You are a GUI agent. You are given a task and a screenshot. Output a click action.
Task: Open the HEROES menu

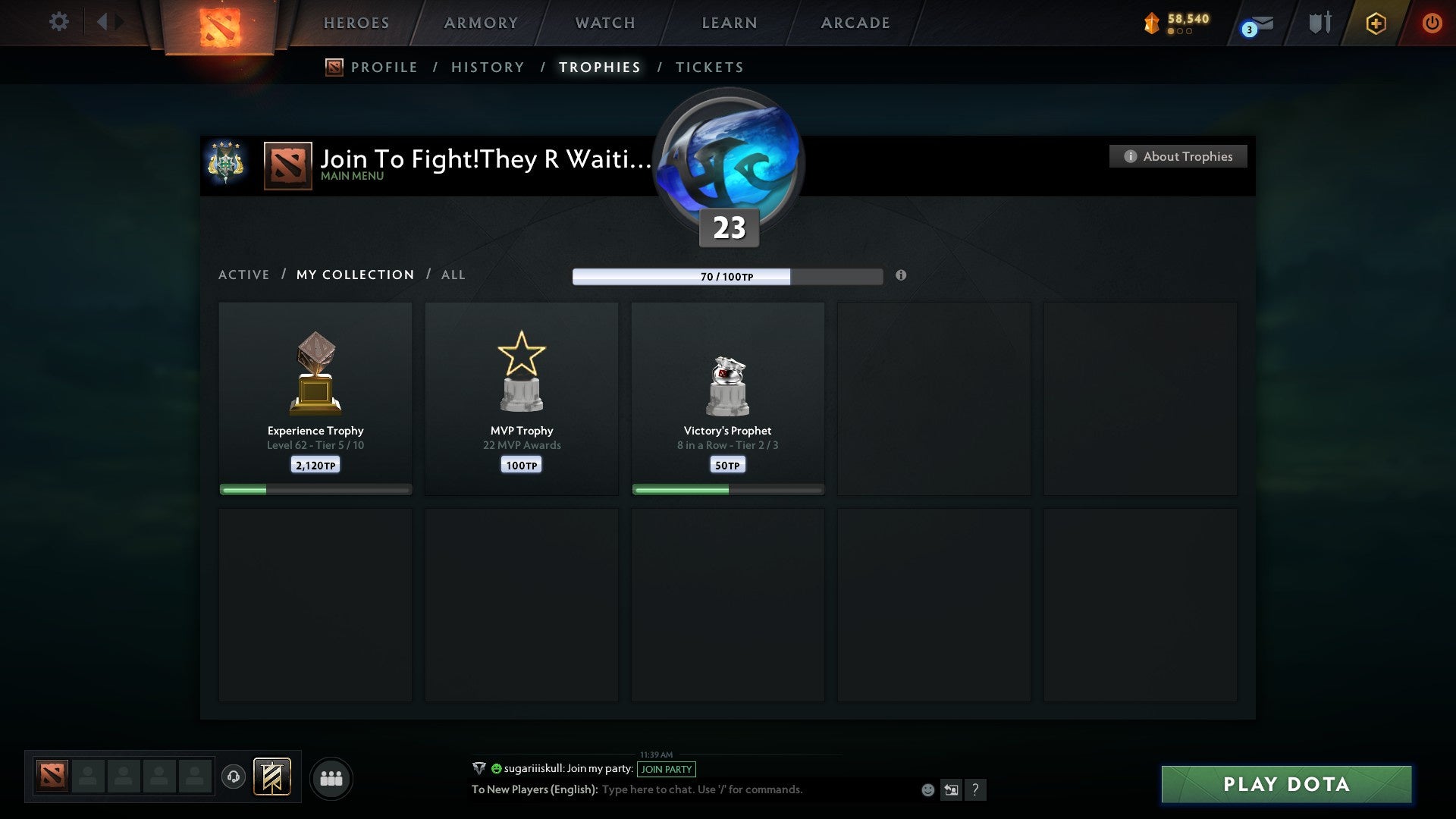click(x=356, y=23)
